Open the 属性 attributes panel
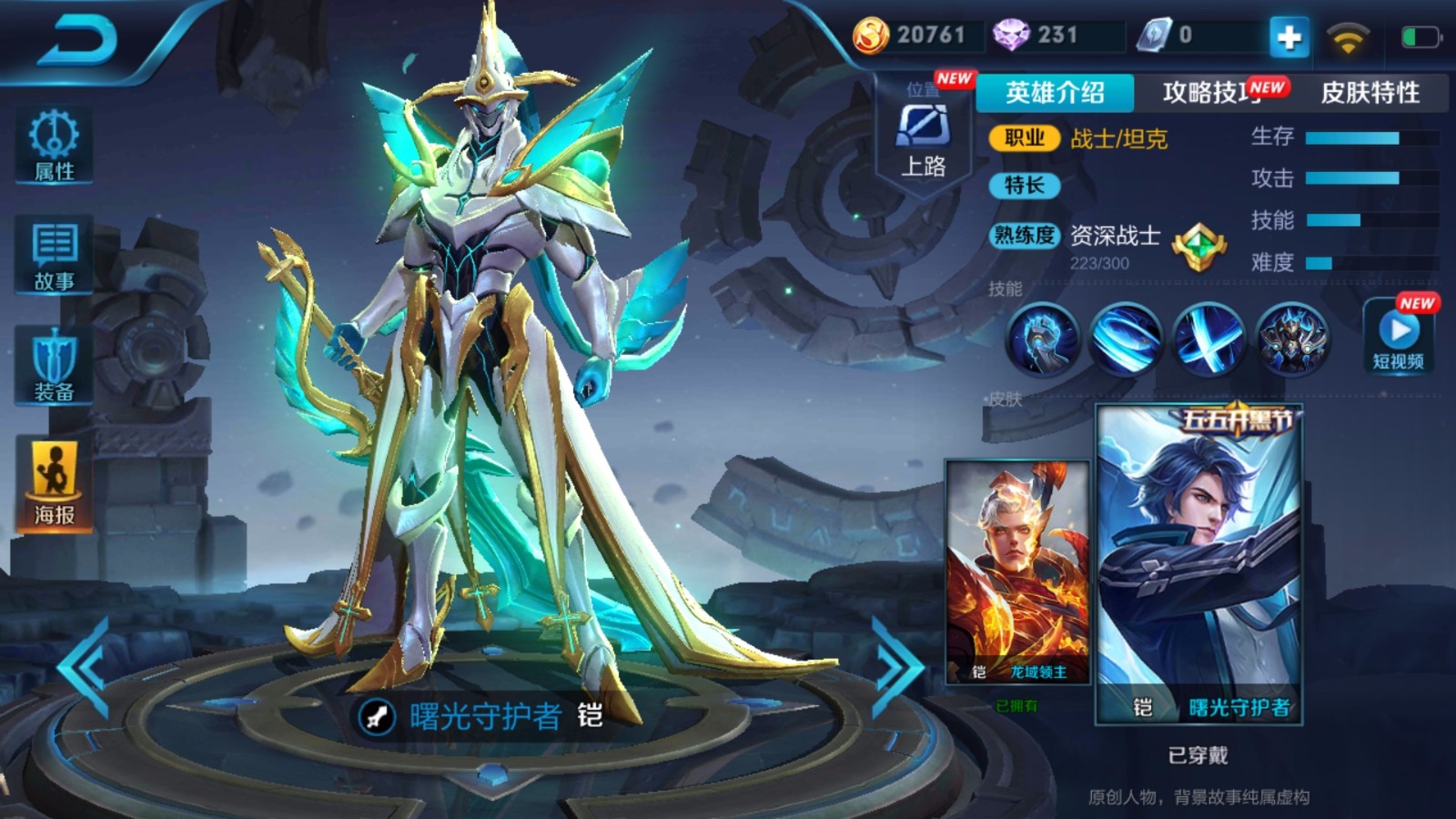The height and width of the screenshot is (819, 1456). pos(54,146)
